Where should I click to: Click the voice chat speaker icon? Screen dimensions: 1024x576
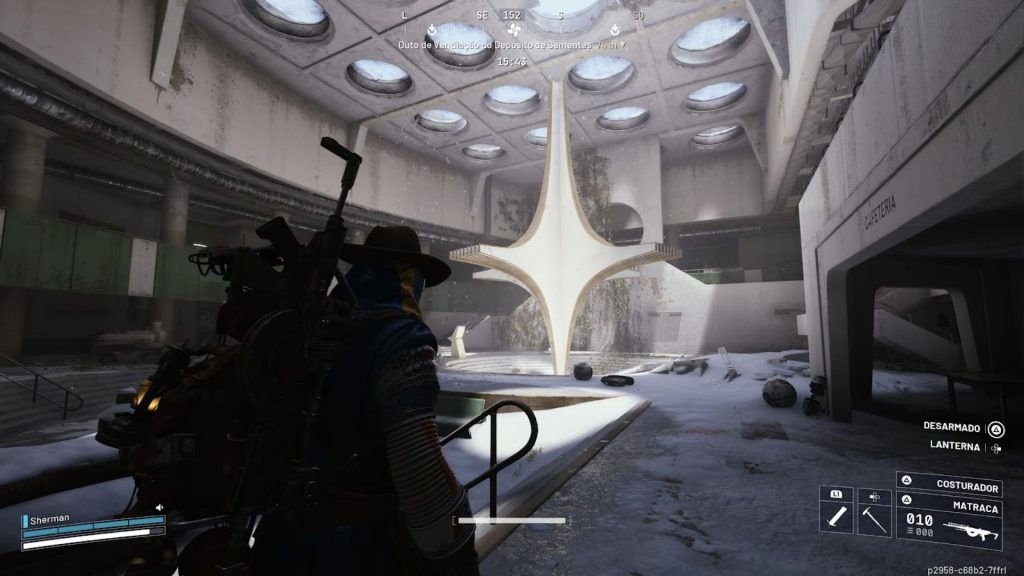[x=159, y=507]
